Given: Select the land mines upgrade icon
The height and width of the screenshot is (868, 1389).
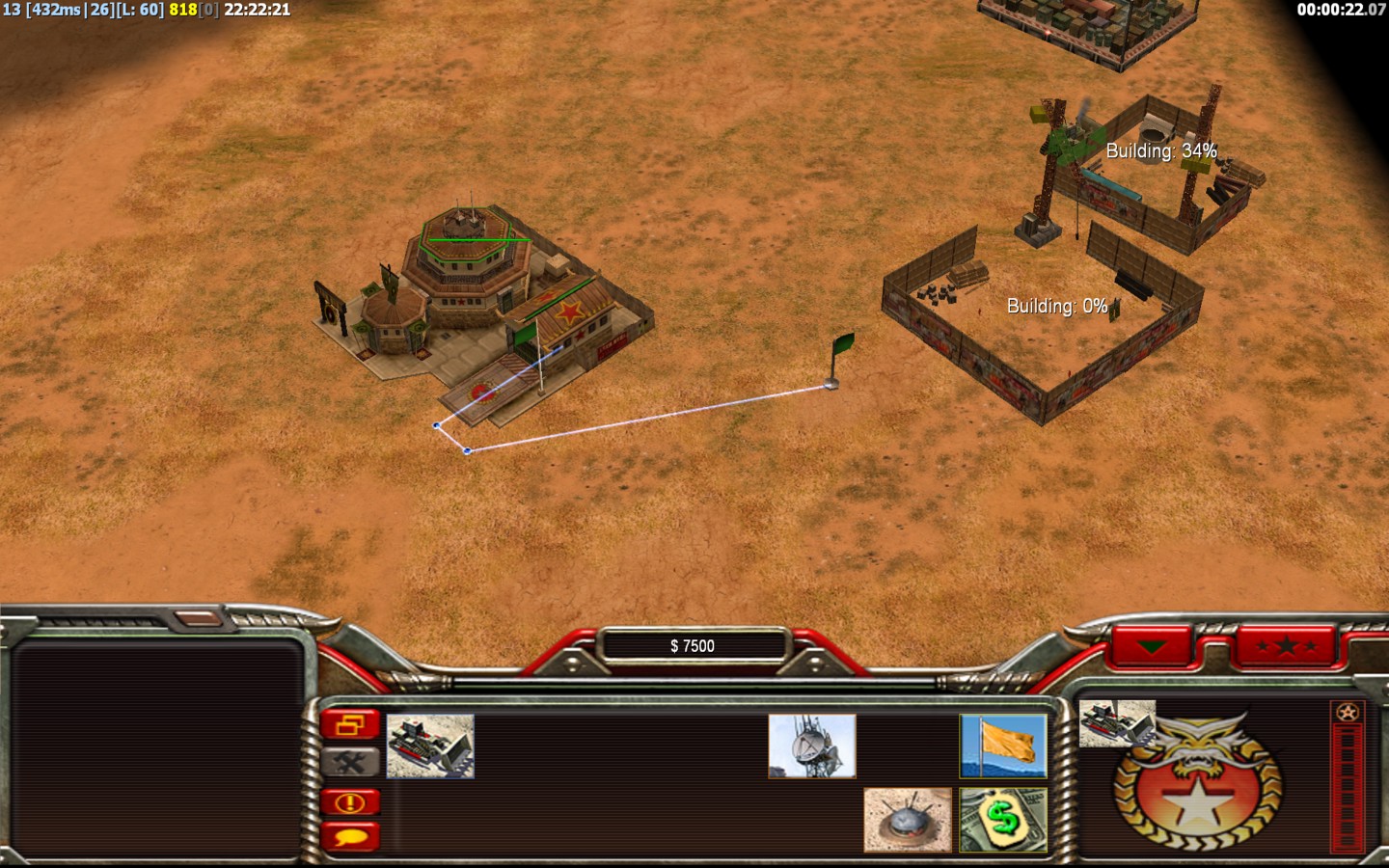Looking at the screenshot, I should [x=907, y=819].
